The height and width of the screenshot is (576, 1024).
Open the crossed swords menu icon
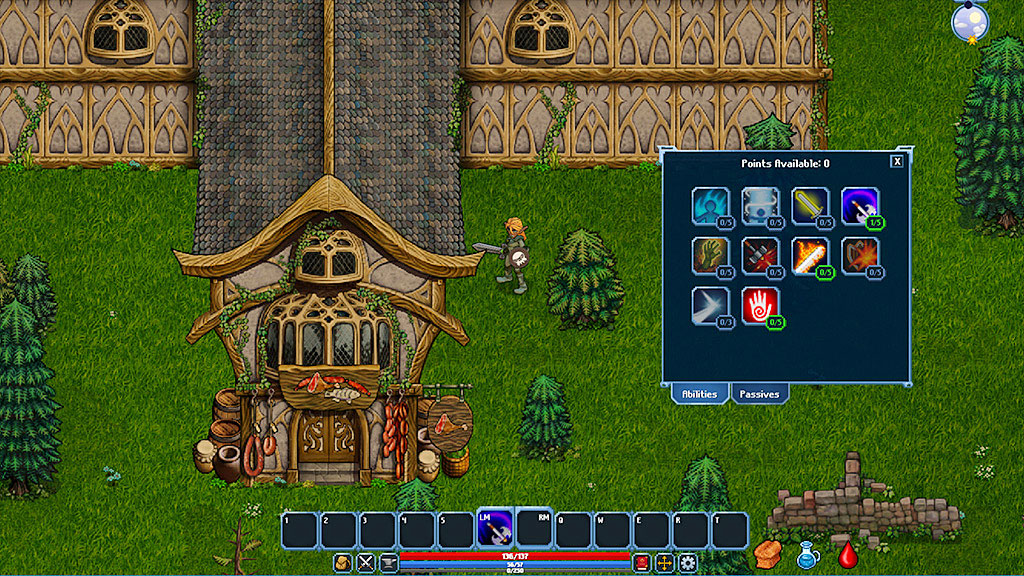tap(366, 563)
